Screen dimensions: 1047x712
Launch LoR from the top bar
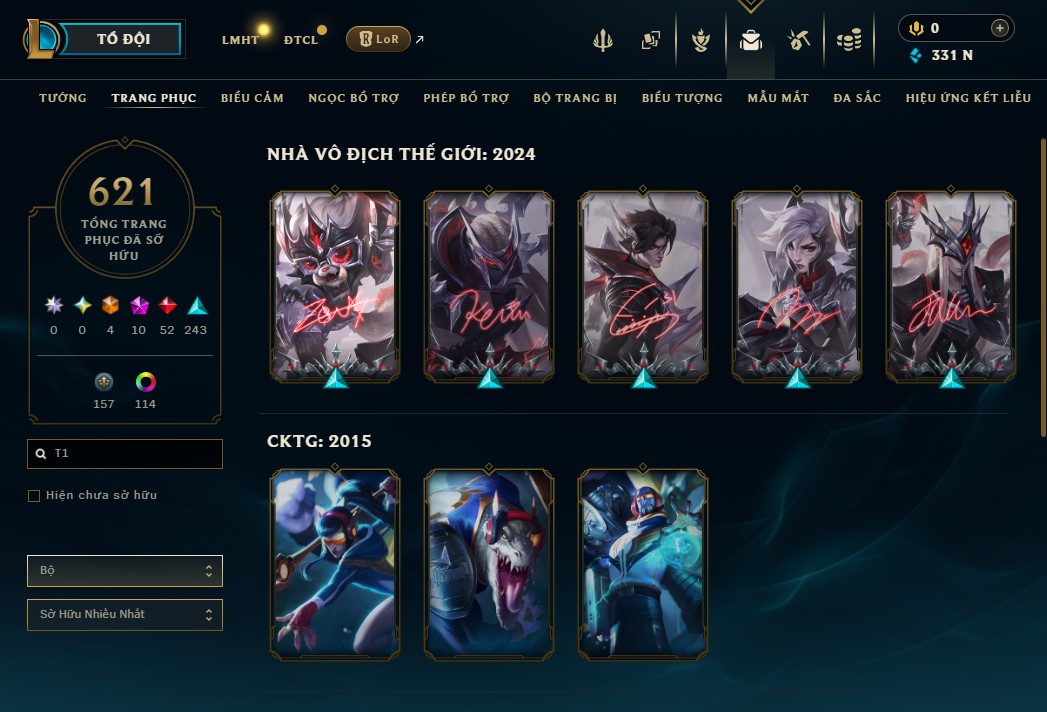click(378, 39)
